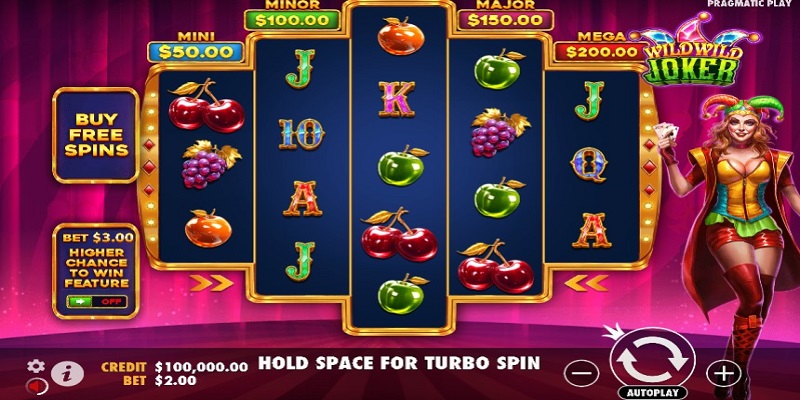Open the Buy Free Spins offer
The height and width of the screenshot is (400, 800).
click(x=95, y=135)
